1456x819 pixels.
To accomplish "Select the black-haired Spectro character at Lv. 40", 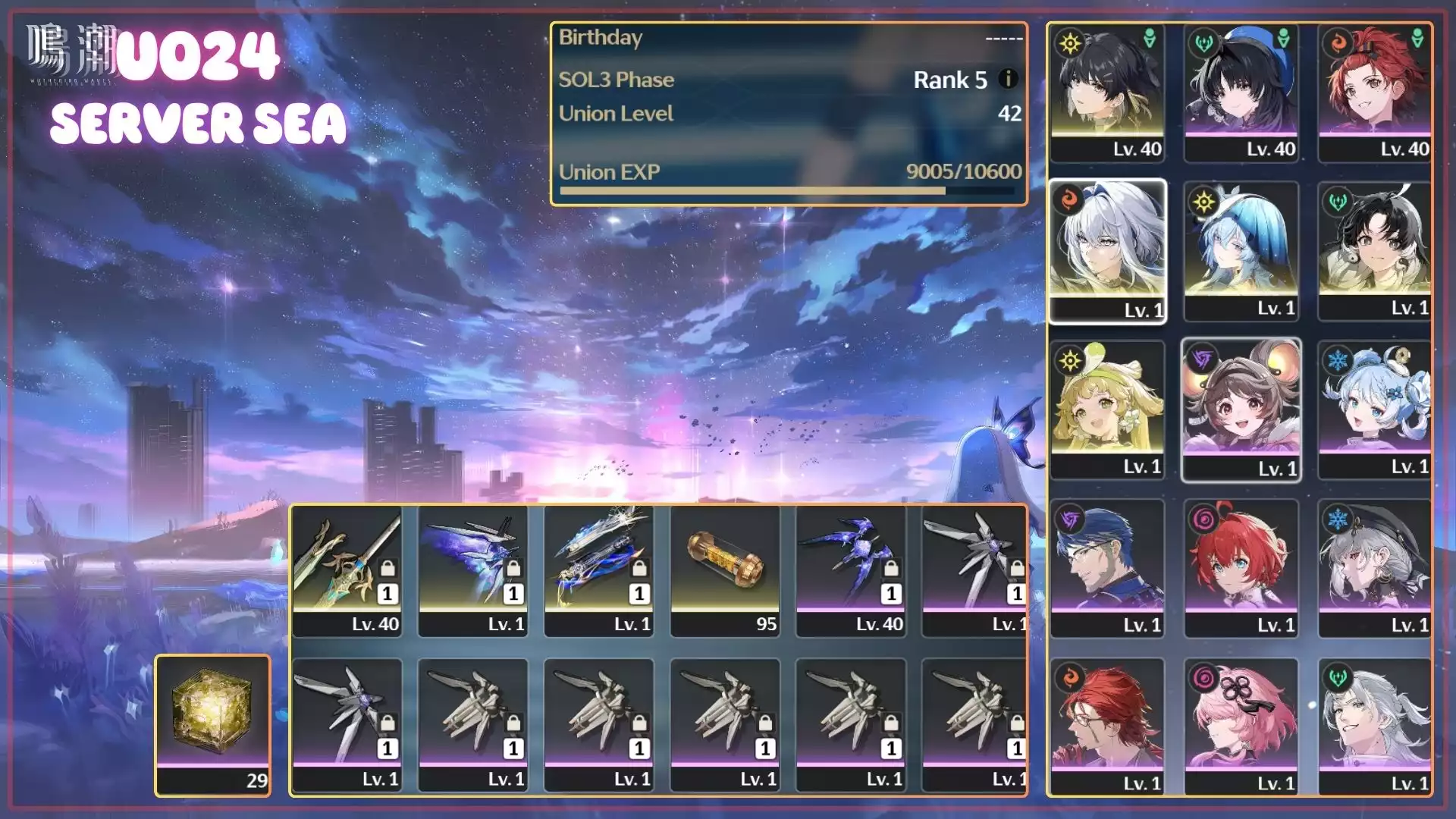I will 1107,93.
